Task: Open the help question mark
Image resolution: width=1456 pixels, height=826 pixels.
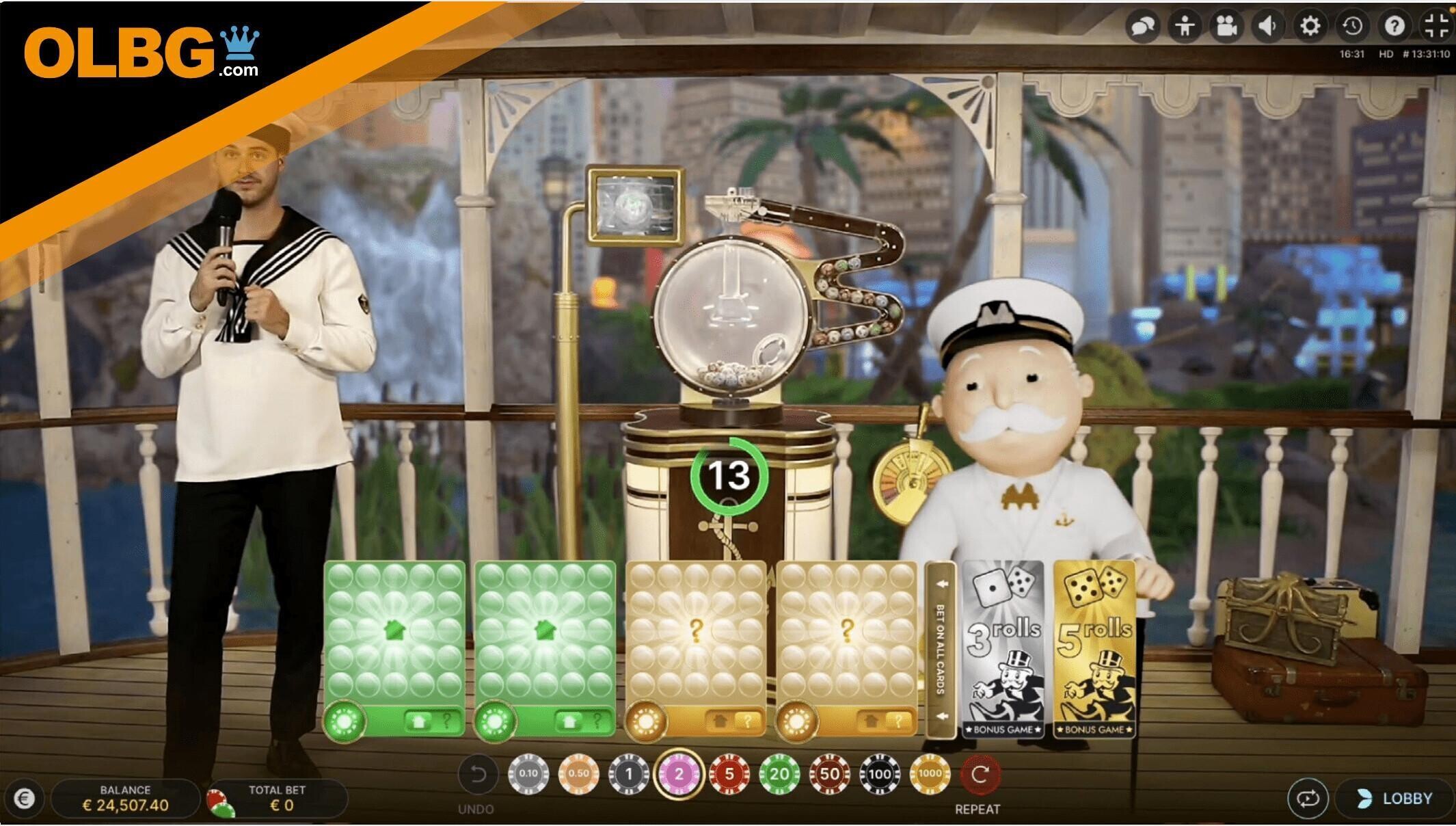Action: point(1394,27)
